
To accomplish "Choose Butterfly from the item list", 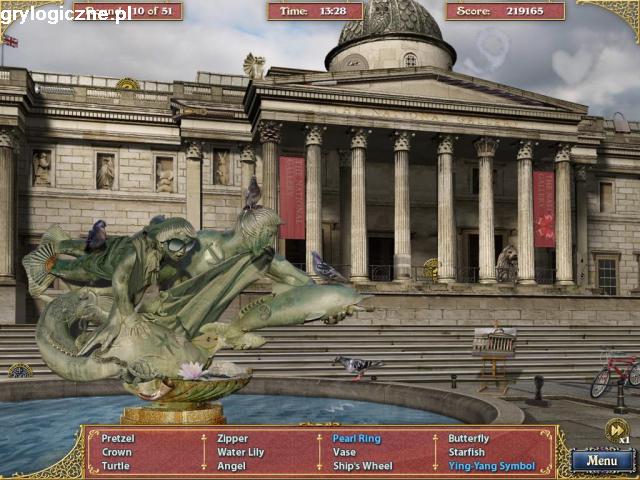I will pyautogui.click(x=468, y=438).
